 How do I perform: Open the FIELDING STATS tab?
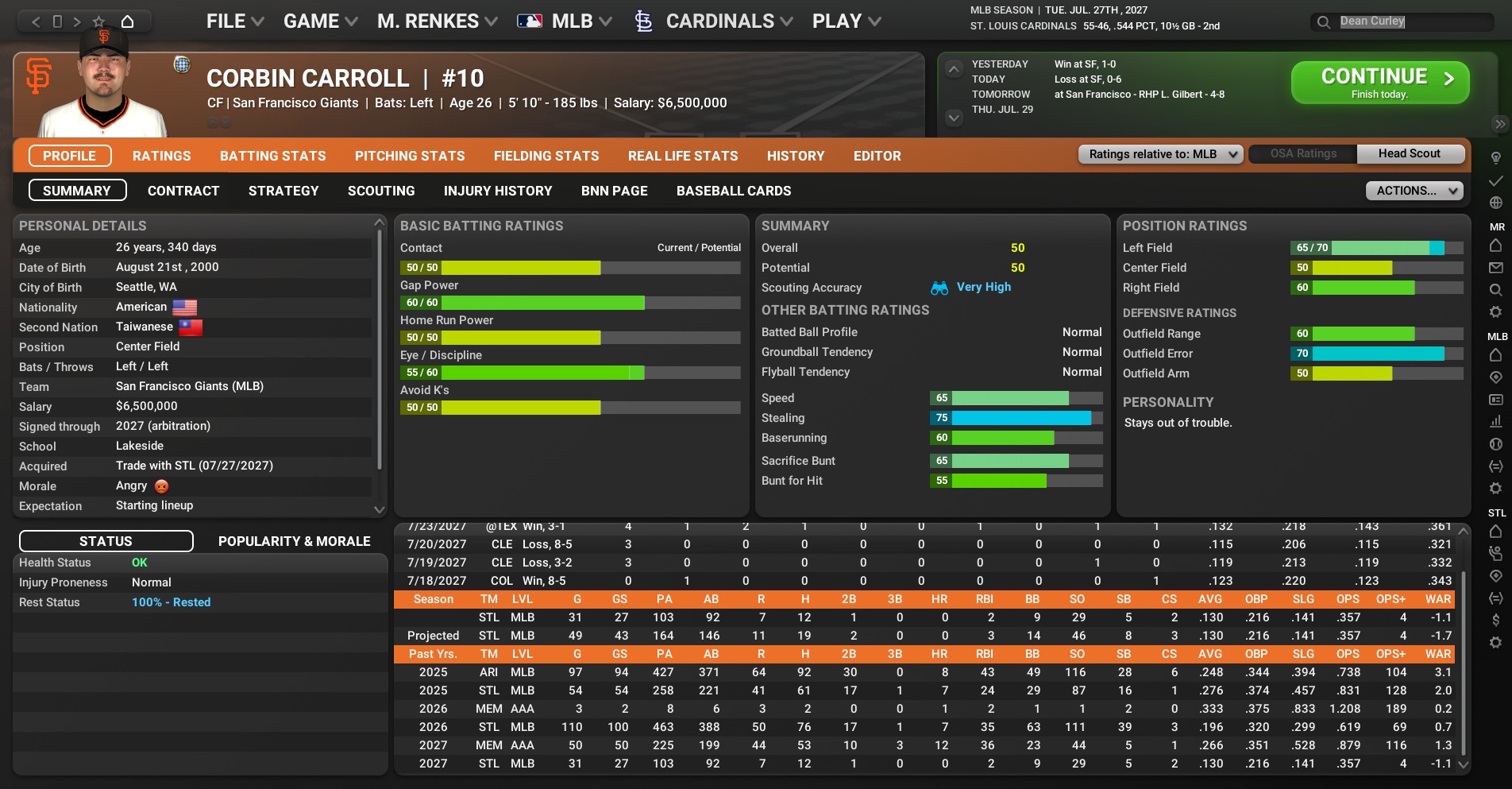pyautogui.click(x=546, y=156)
